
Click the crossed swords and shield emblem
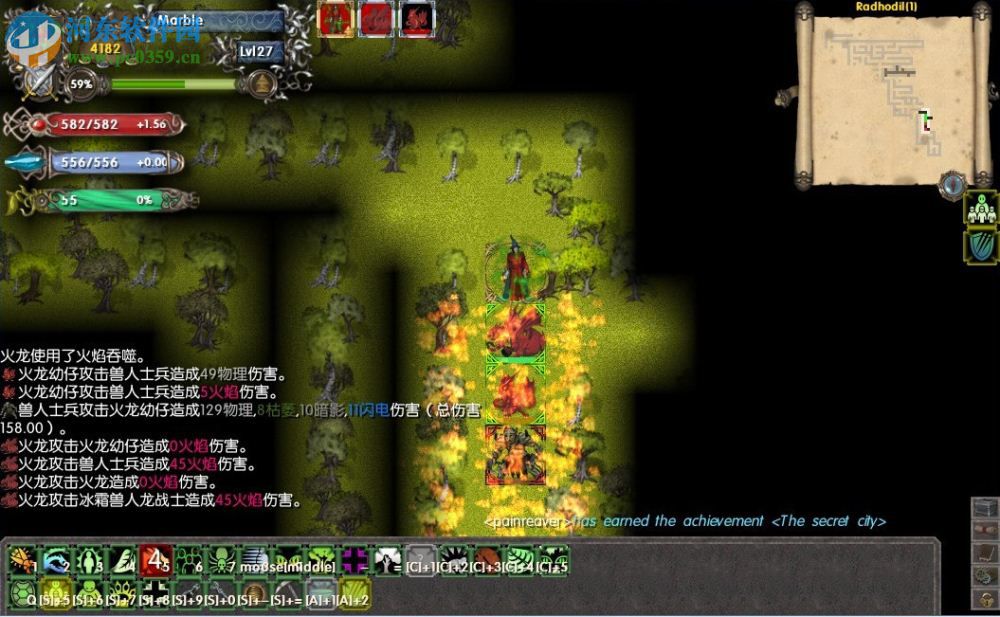[x=39, y=83]
